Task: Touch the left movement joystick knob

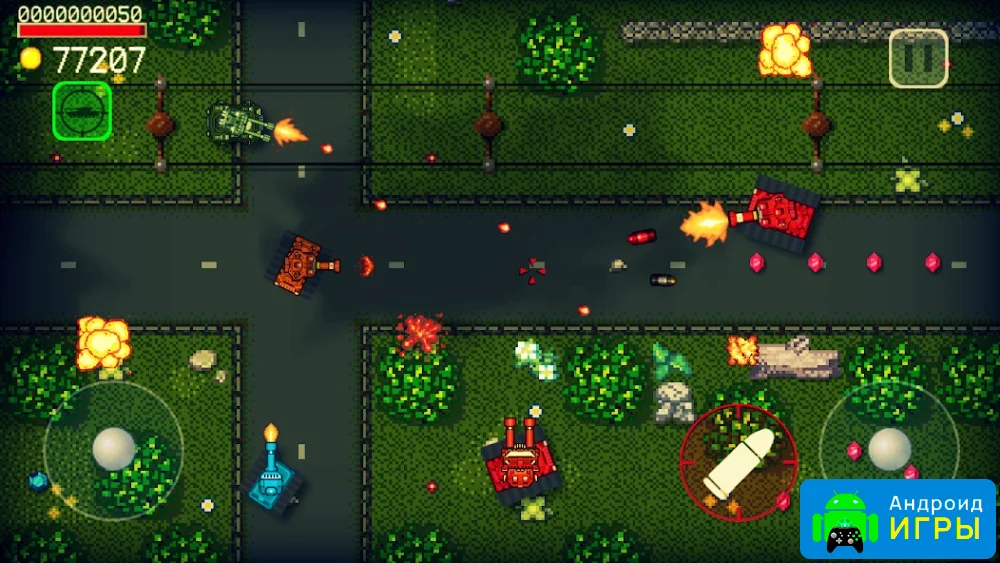Action: 114,448
